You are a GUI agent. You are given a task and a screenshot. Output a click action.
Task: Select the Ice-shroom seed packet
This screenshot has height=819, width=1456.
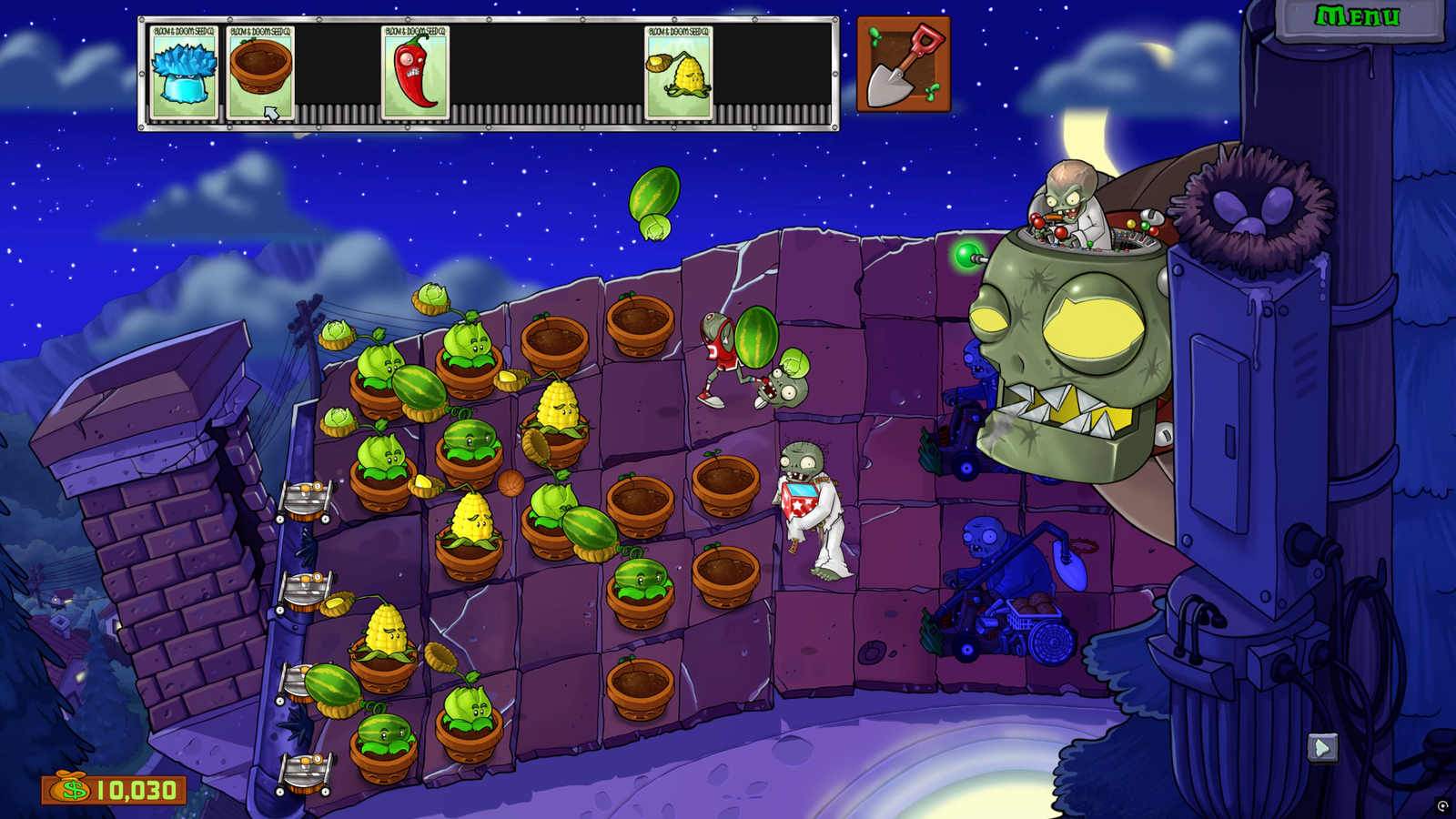(183, 73)
